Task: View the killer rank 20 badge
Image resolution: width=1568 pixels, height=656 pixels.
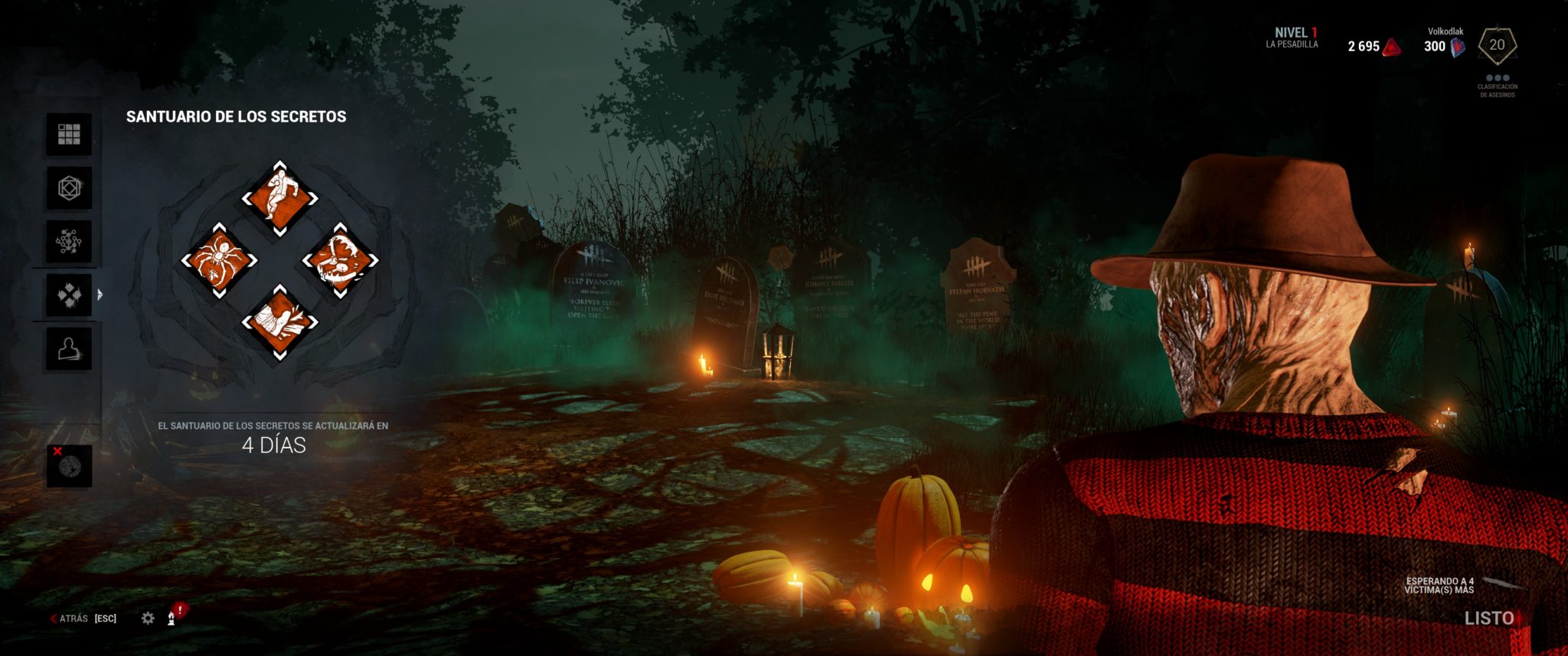Action: point(1497,46)
